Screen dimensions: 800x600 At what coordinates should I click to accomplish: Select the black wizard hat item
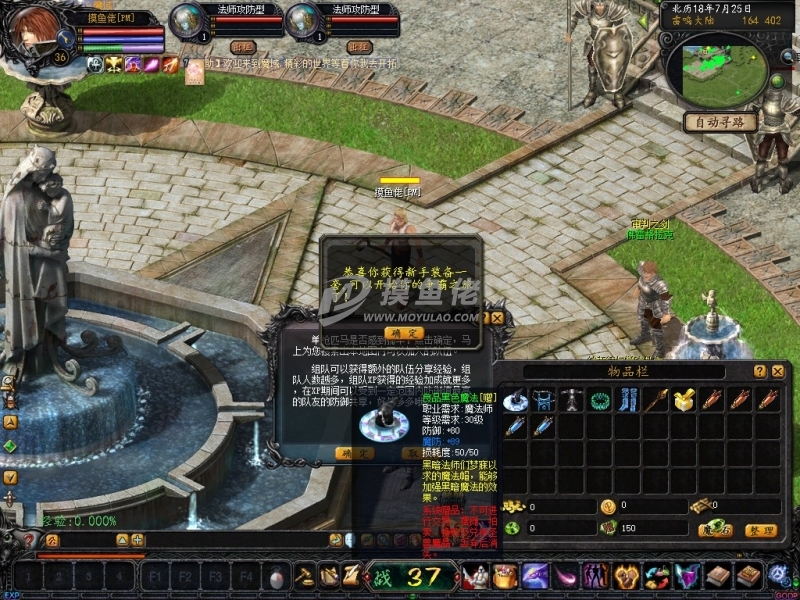(x=515, y=401)
